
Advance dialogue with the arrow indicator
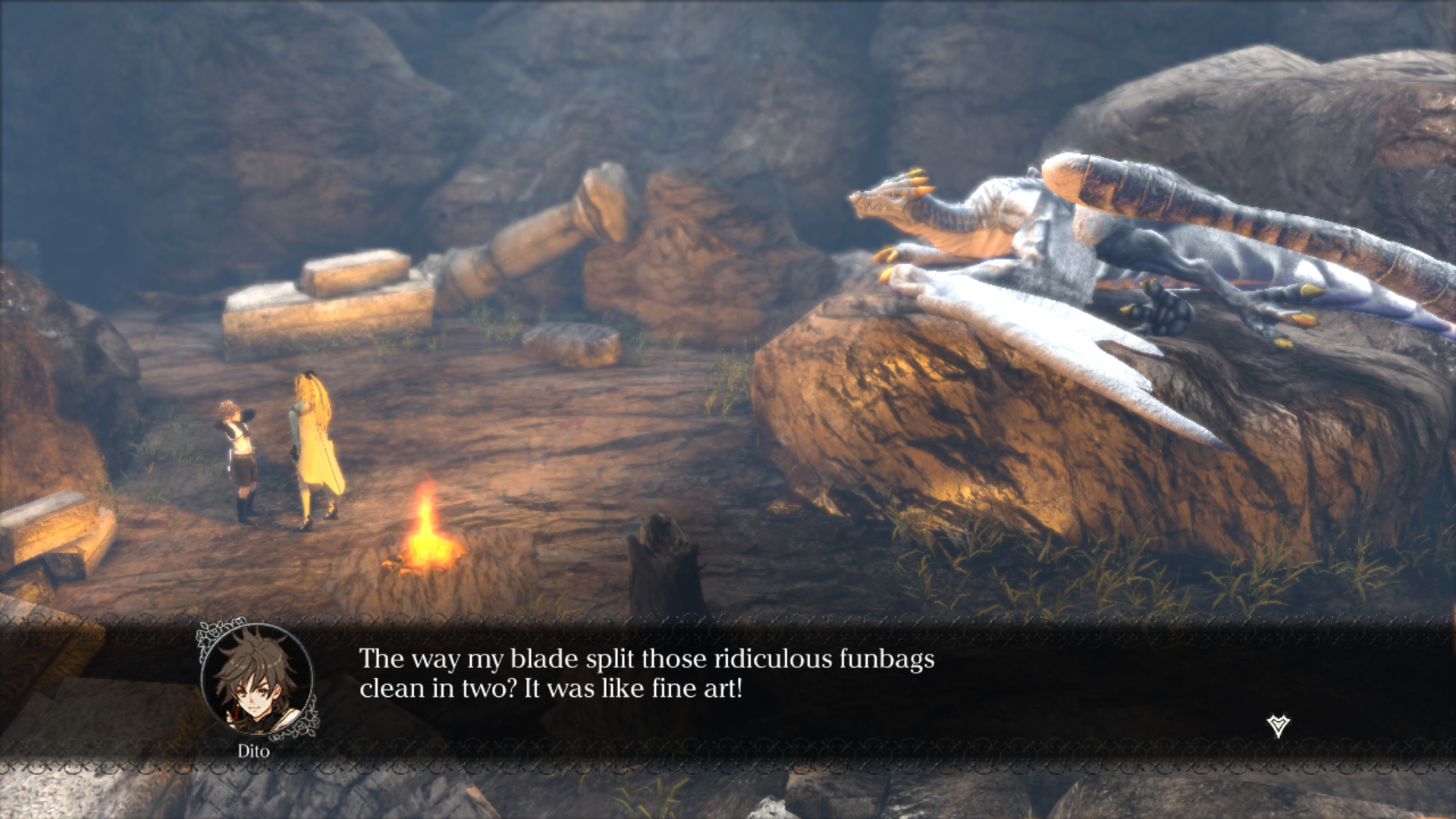(x=1278, y=726)
